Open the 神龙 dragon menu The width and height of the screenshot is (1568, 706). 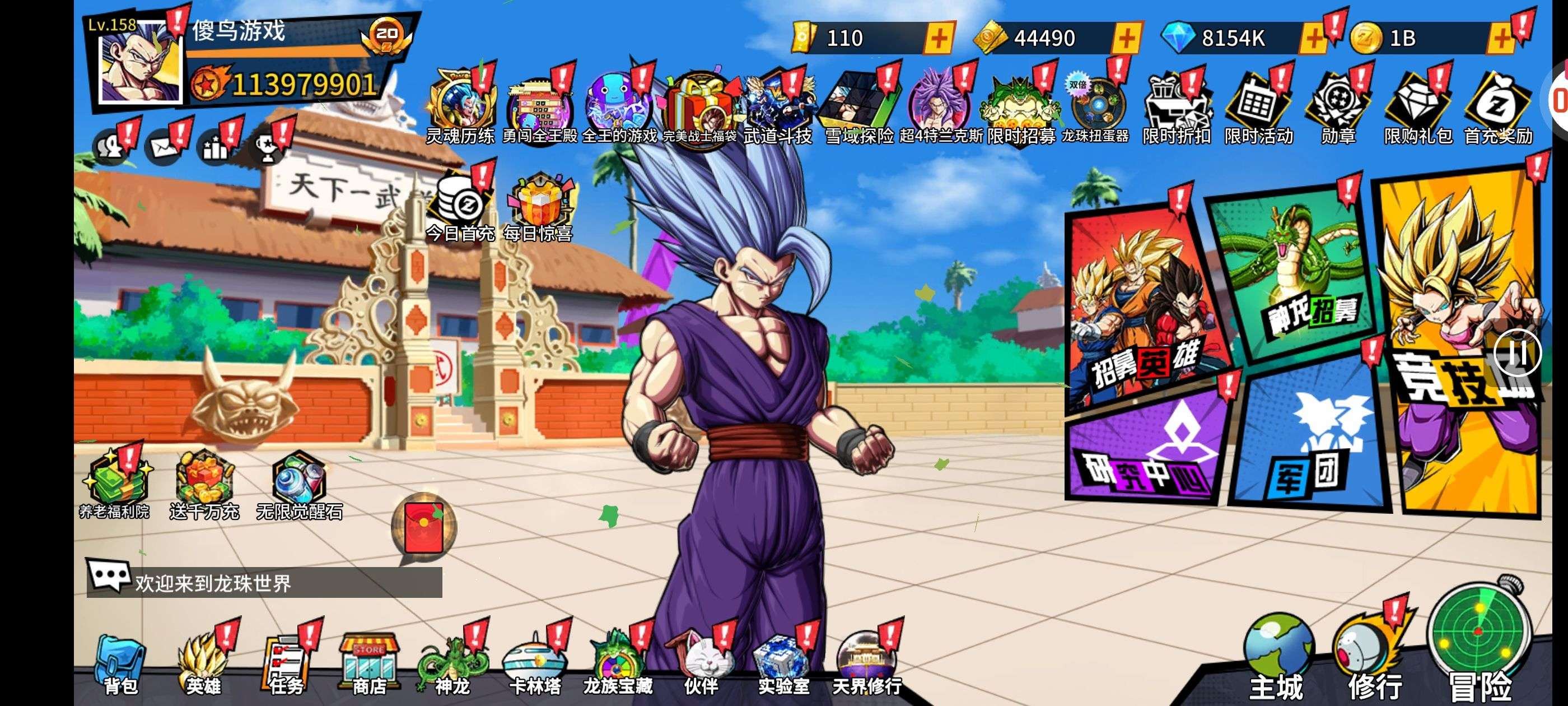[x=452, y=665]
